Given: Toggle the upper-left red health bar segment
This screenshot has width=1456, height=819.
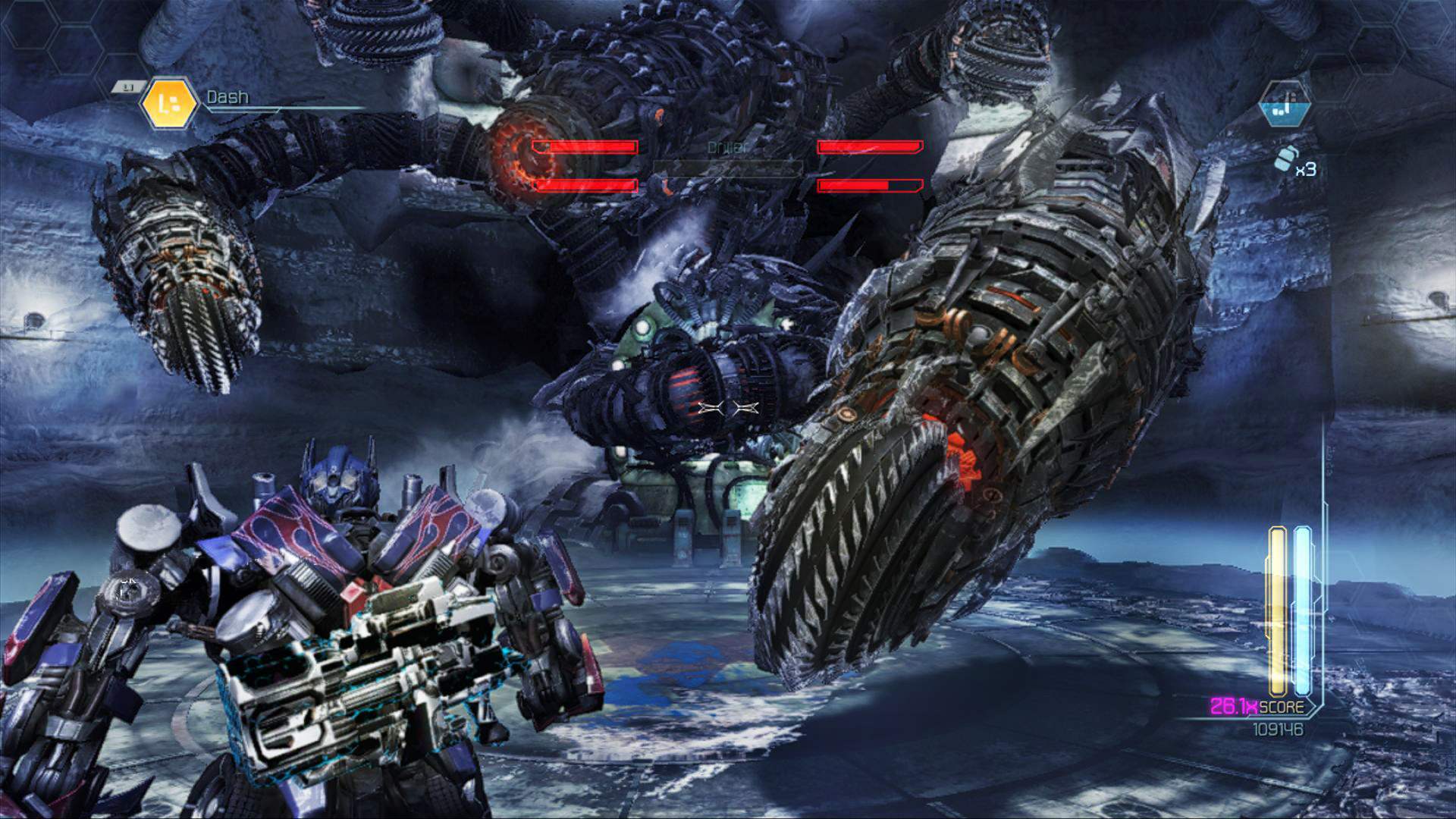Looking at the screenshot, I should pyautogui.click(x=584, y=147).
